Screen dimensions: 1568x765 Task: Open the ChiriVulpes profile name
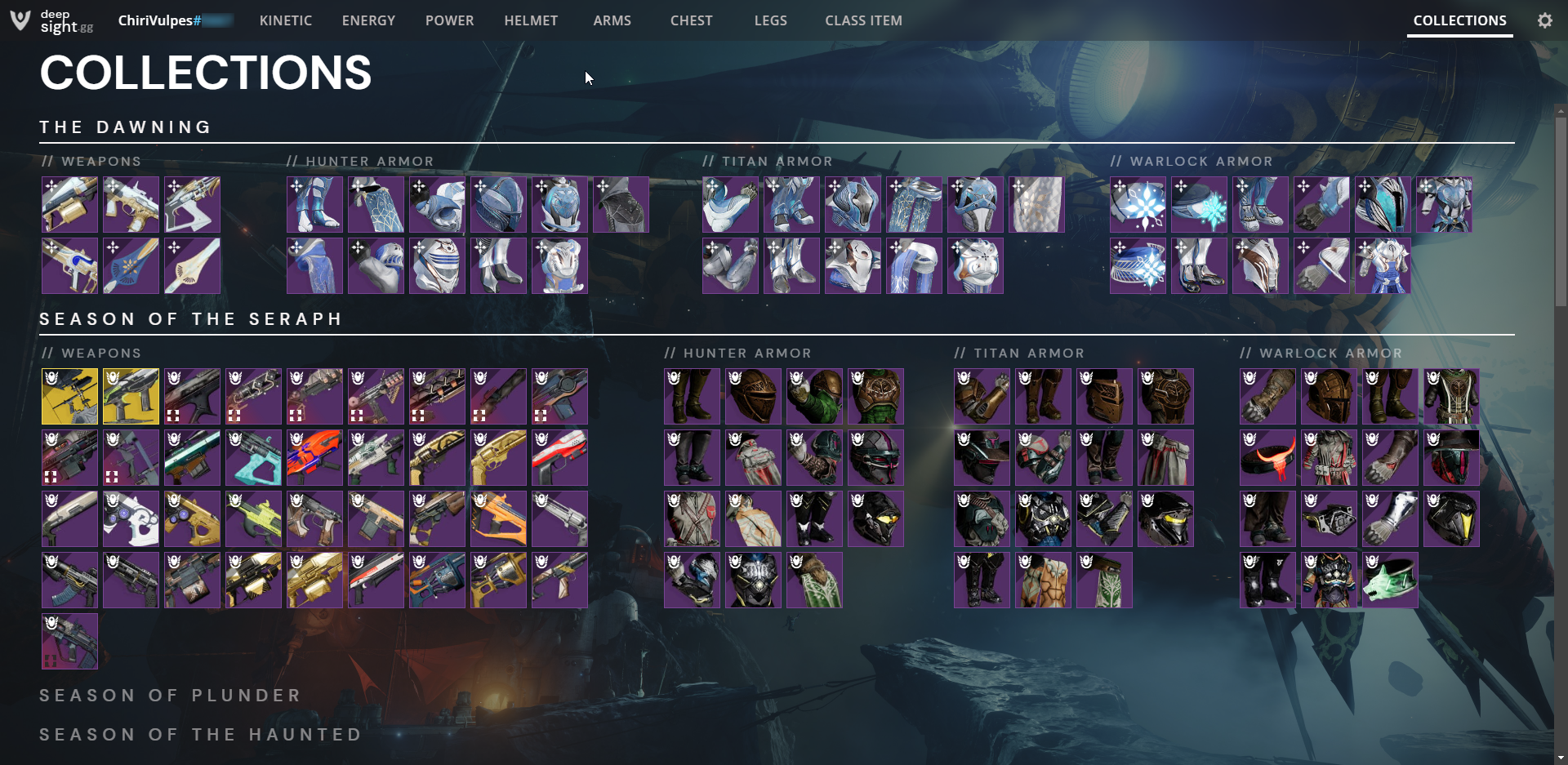(160, 20)
